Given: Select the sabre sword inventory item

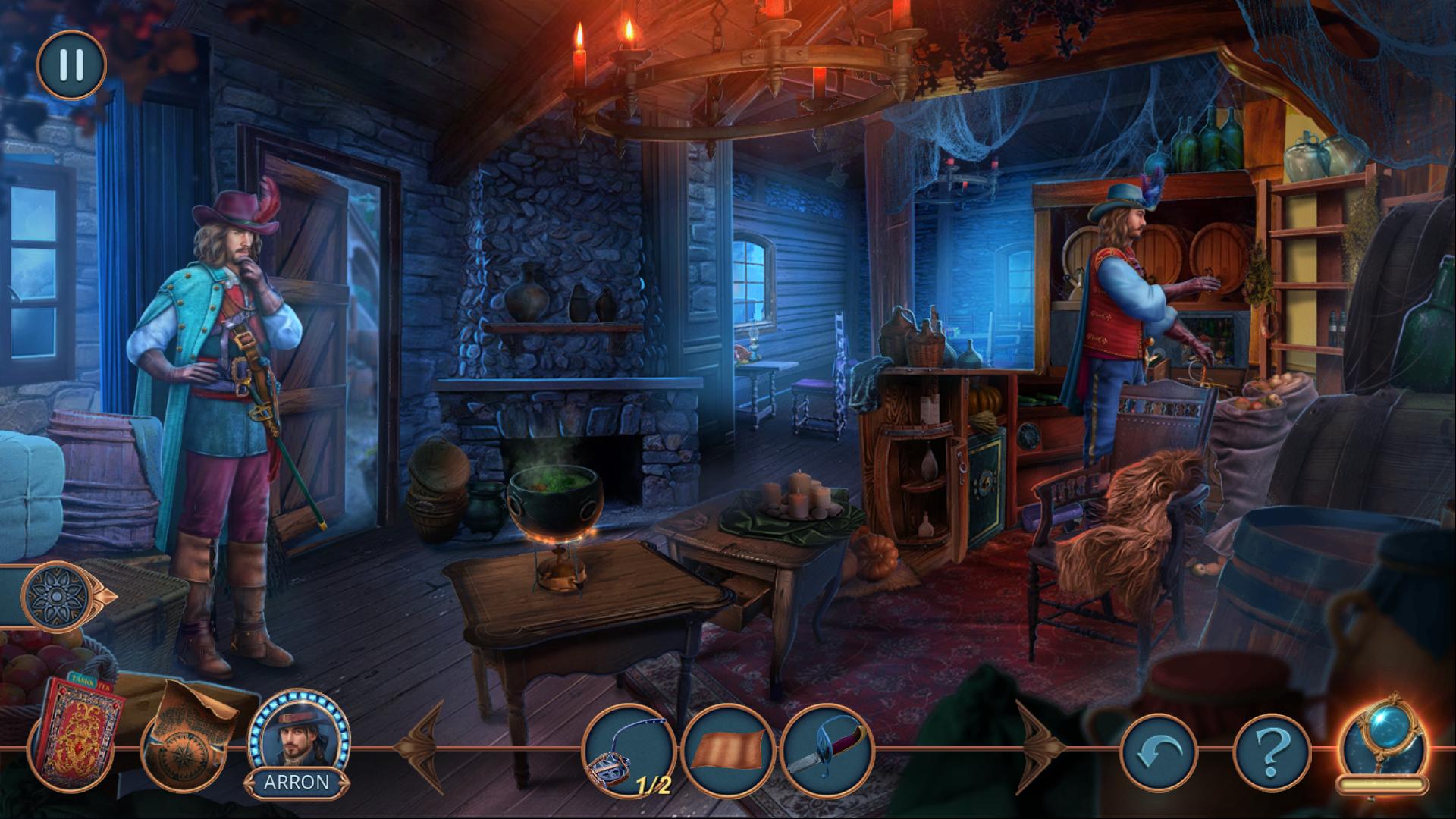Looking at the screenshot, I should point(827,750).
